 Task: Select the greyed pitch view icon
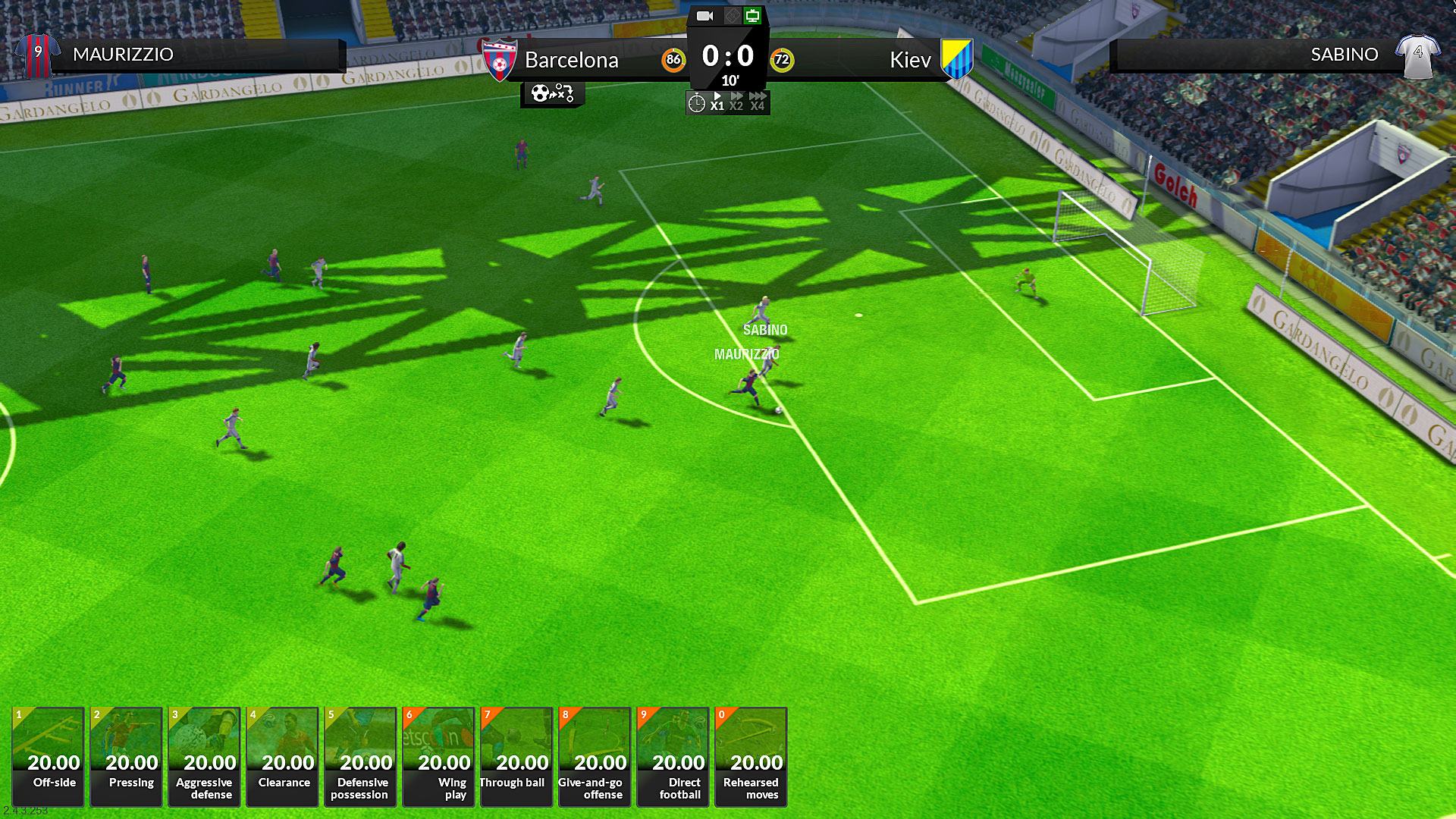coord(730,16)
